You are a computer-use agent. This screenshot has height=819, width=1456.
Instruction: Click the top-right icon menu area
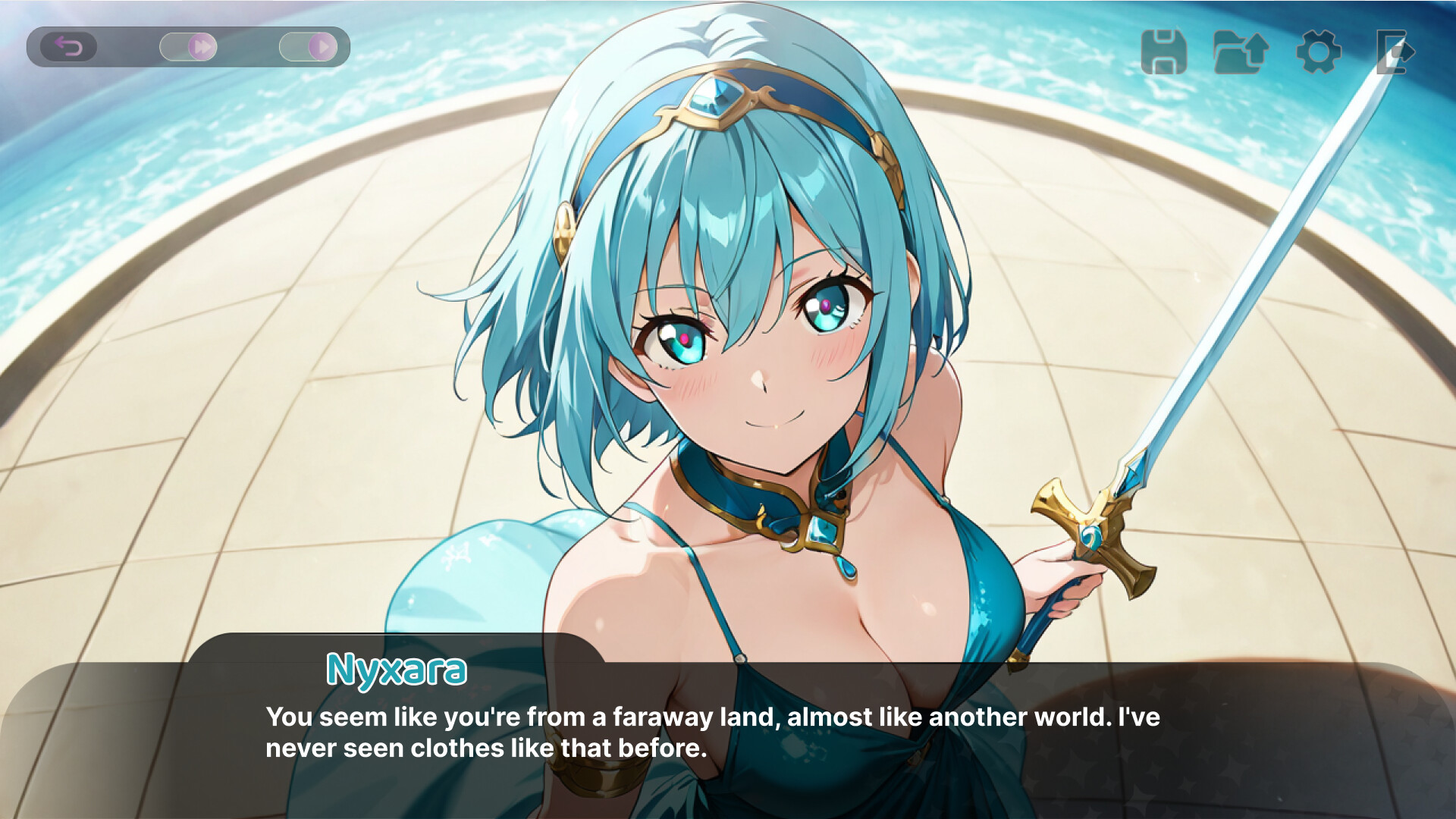[1279, 50]
